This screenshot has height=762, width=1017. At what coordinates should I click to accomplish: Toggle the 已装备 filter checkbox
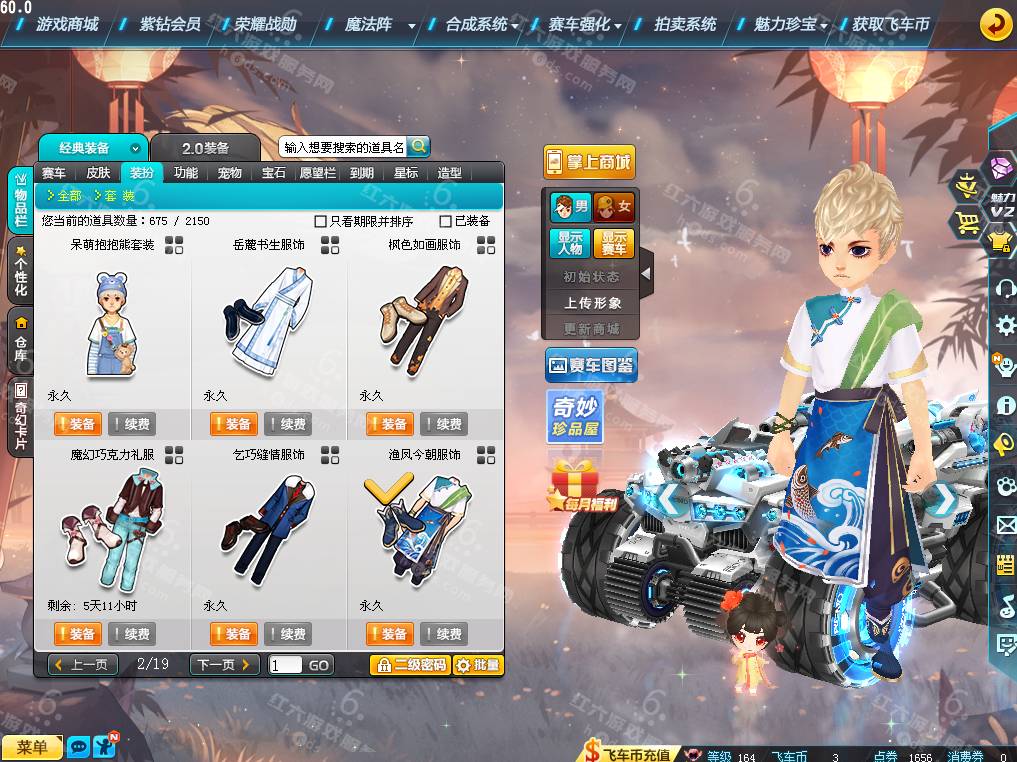pos(446,221)
